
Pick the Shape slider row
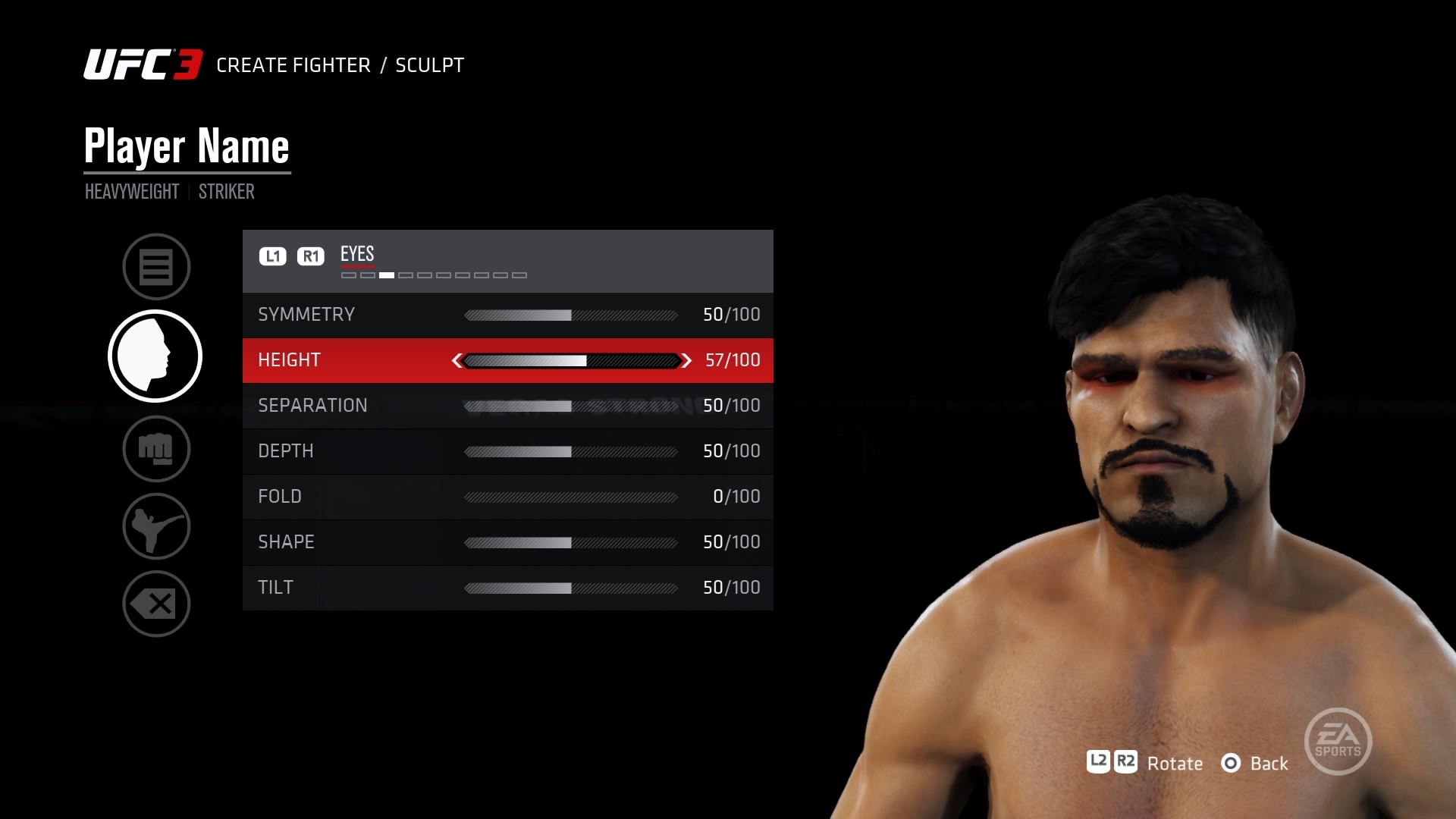click(x=507, y=542)
